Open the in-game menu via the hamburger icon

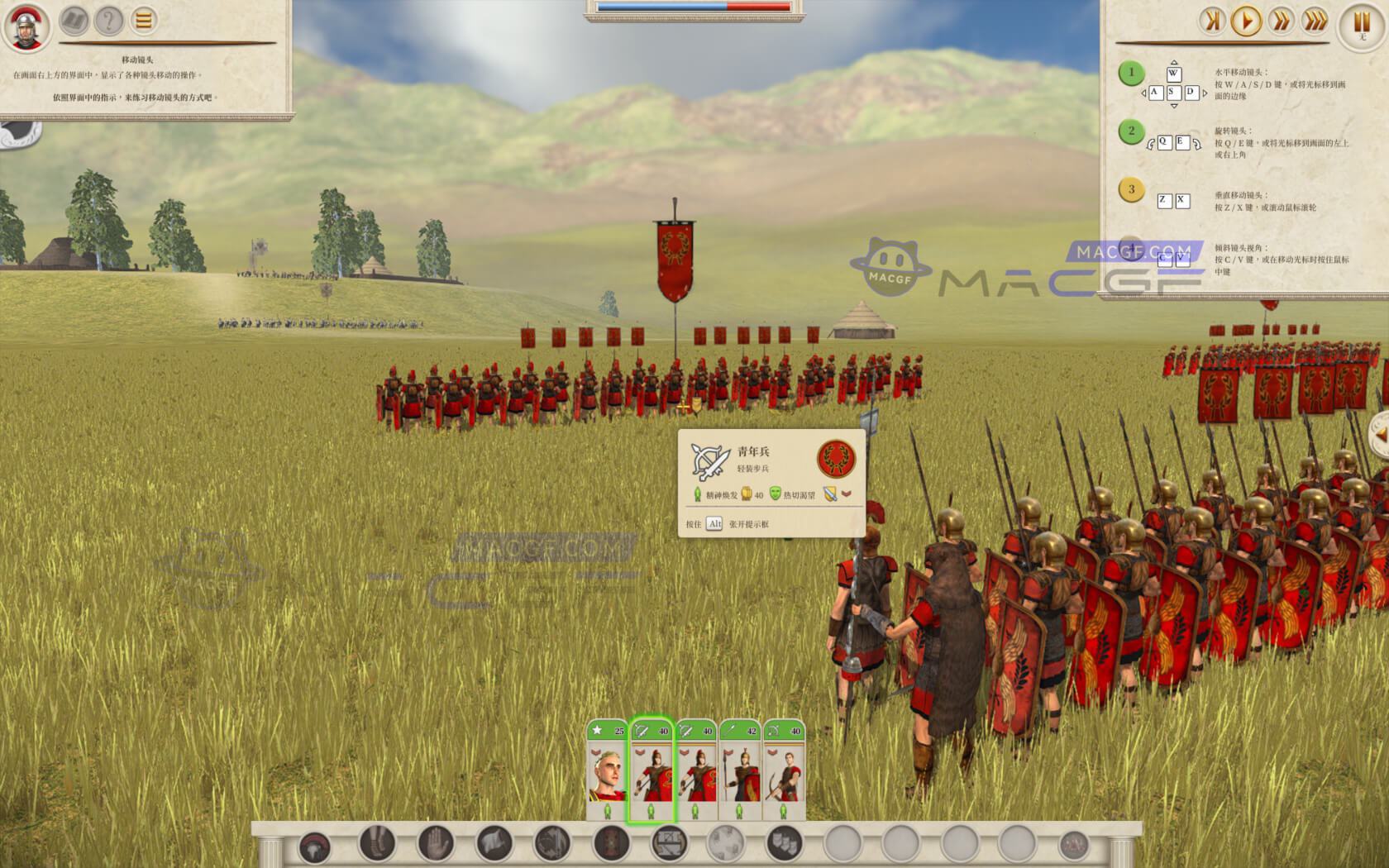click(142, 21)
